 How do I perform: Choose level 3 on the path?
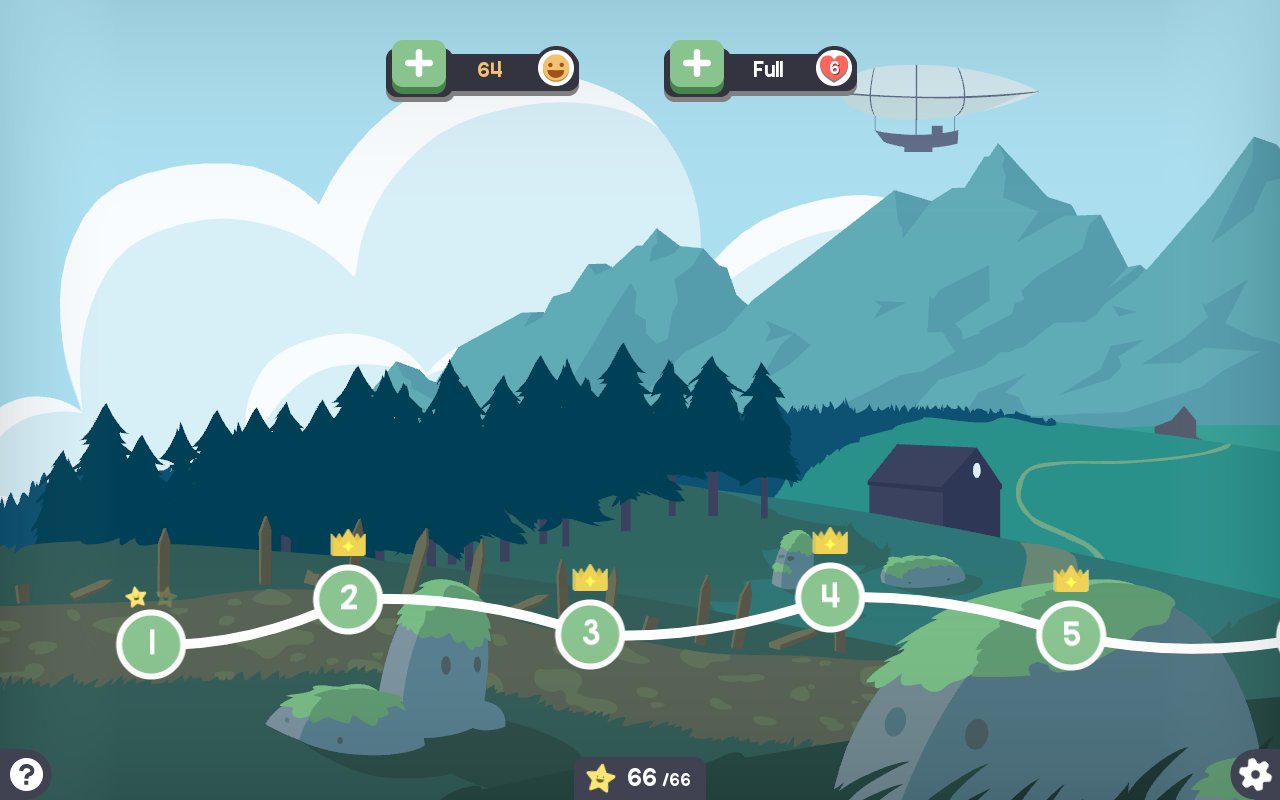[x=590, y=633]
